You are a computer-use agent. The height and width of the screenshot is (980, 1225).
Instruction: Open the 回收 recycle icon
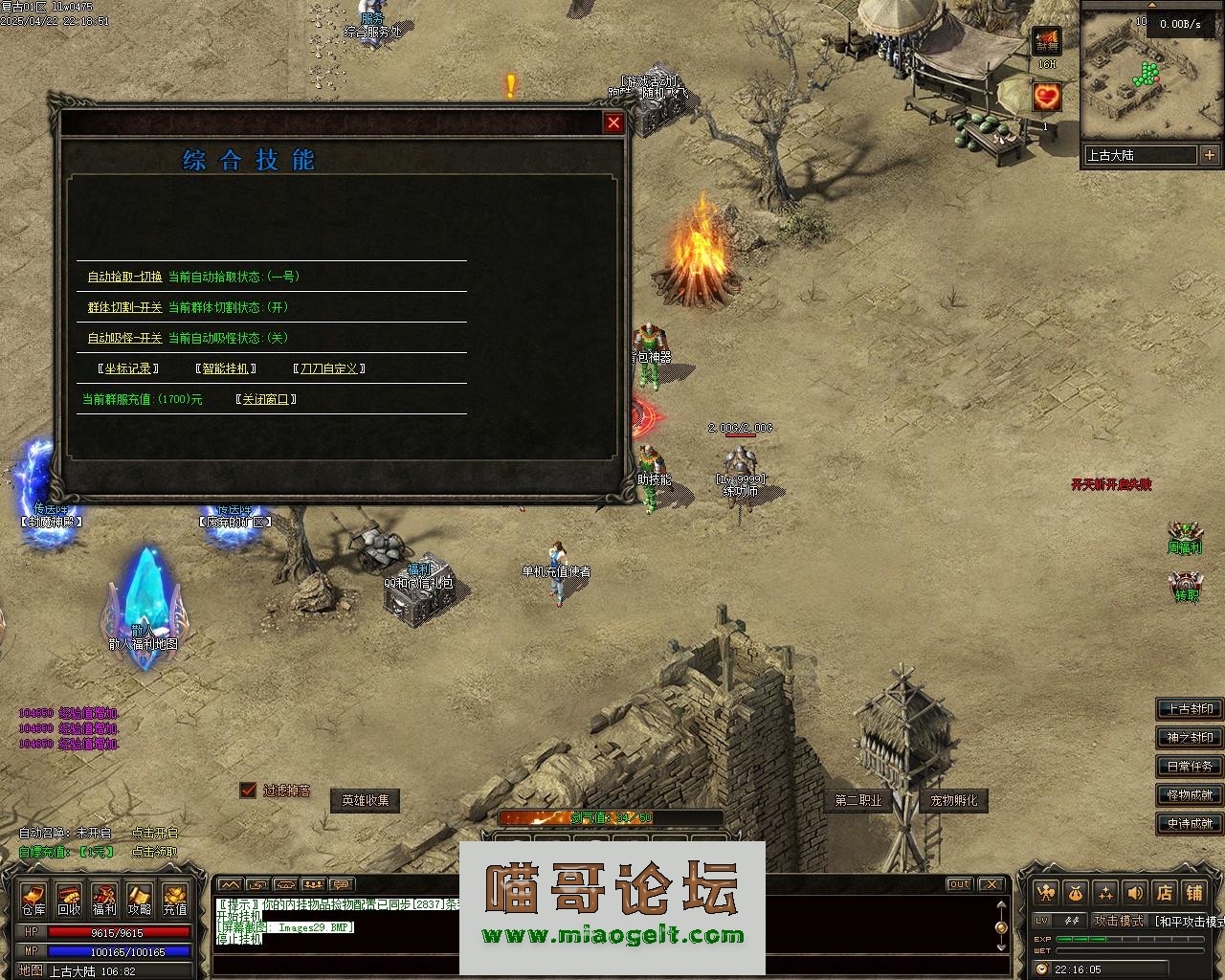pyautogui.click(x=69, y=899)
